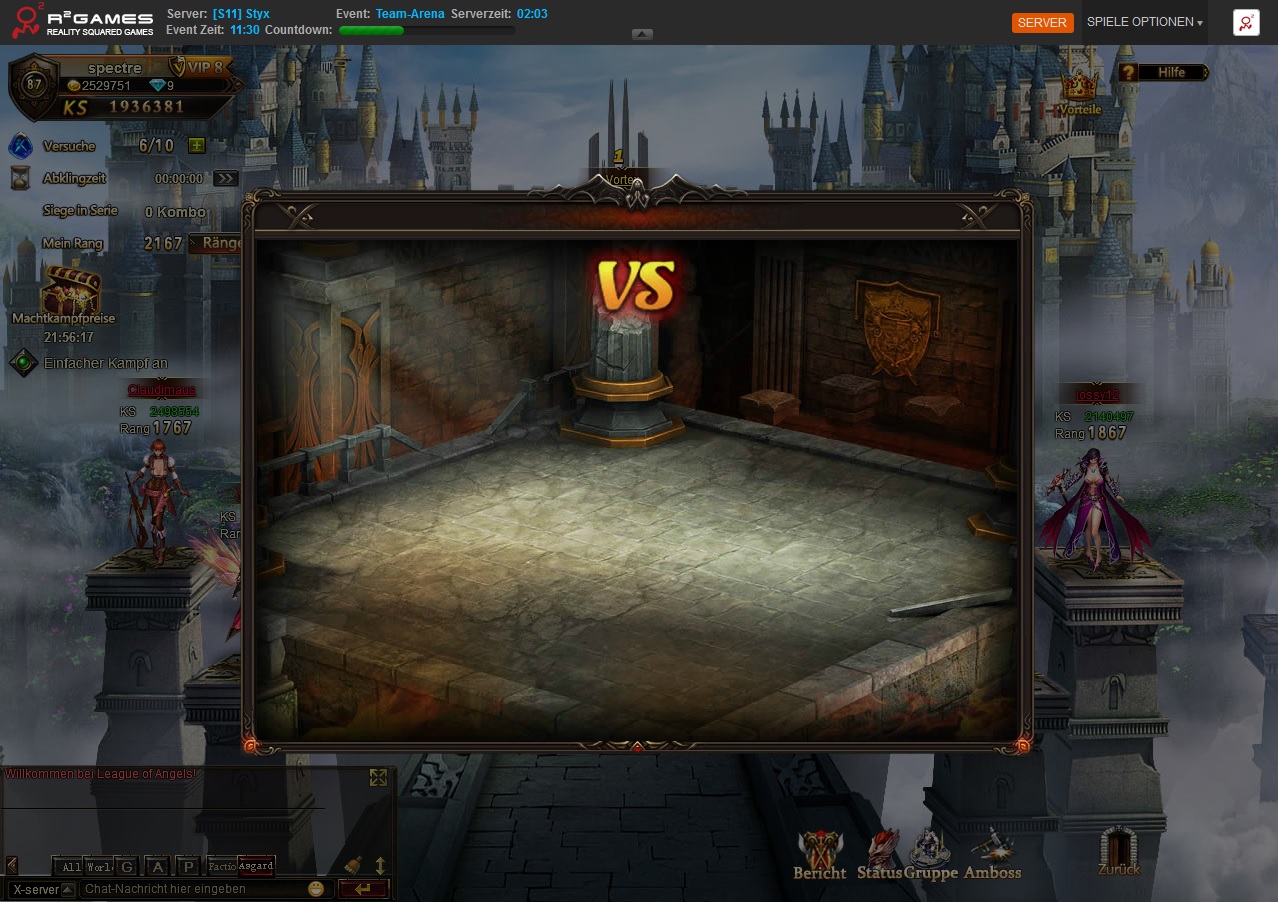Open the Machtkampfpreise treasure chest
This screenshot has width=1280, height=902.
coord(70,290)
